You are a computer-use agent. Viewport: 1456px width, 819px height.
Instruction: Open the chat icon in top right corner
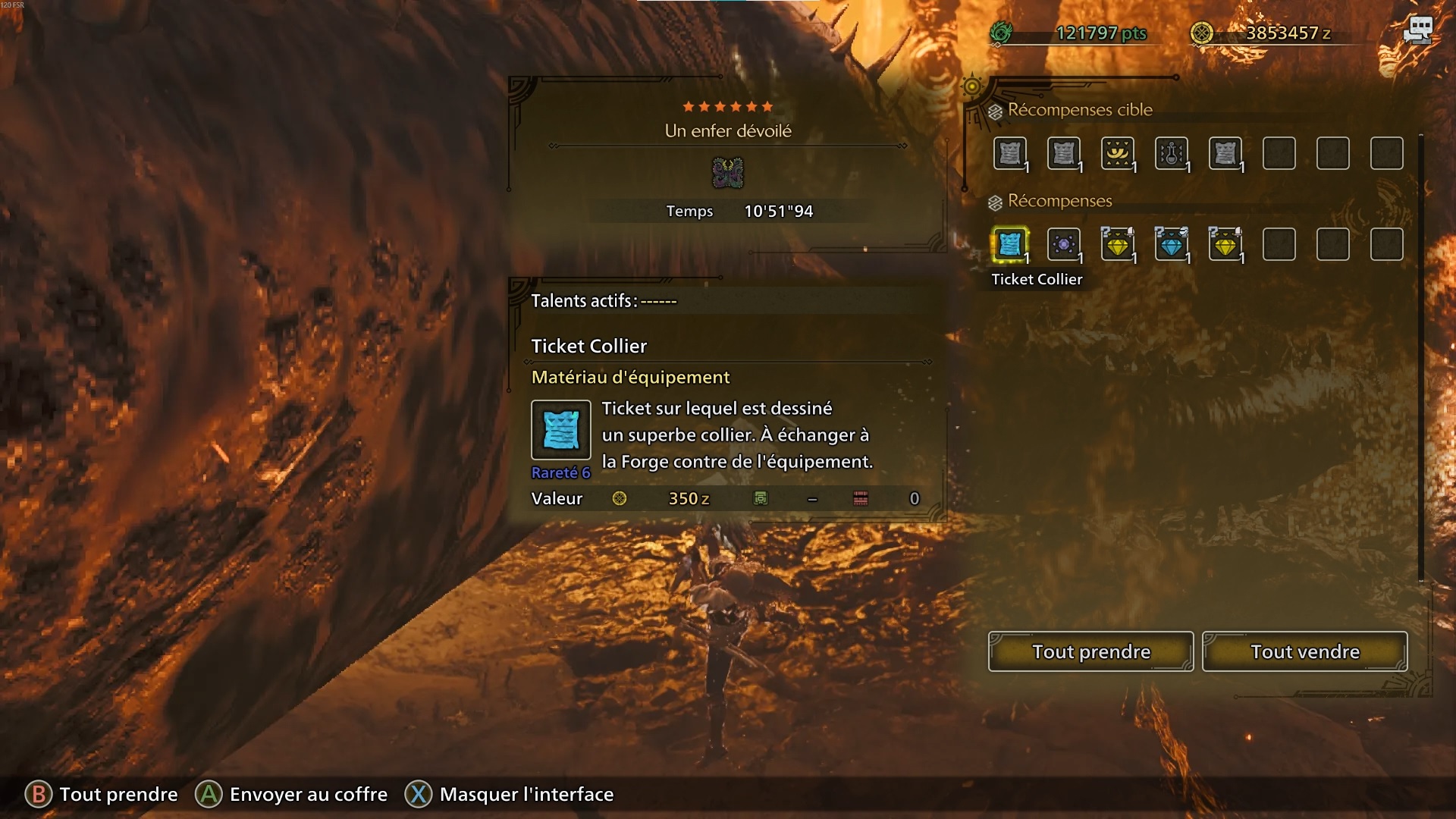pos(1419,30)
